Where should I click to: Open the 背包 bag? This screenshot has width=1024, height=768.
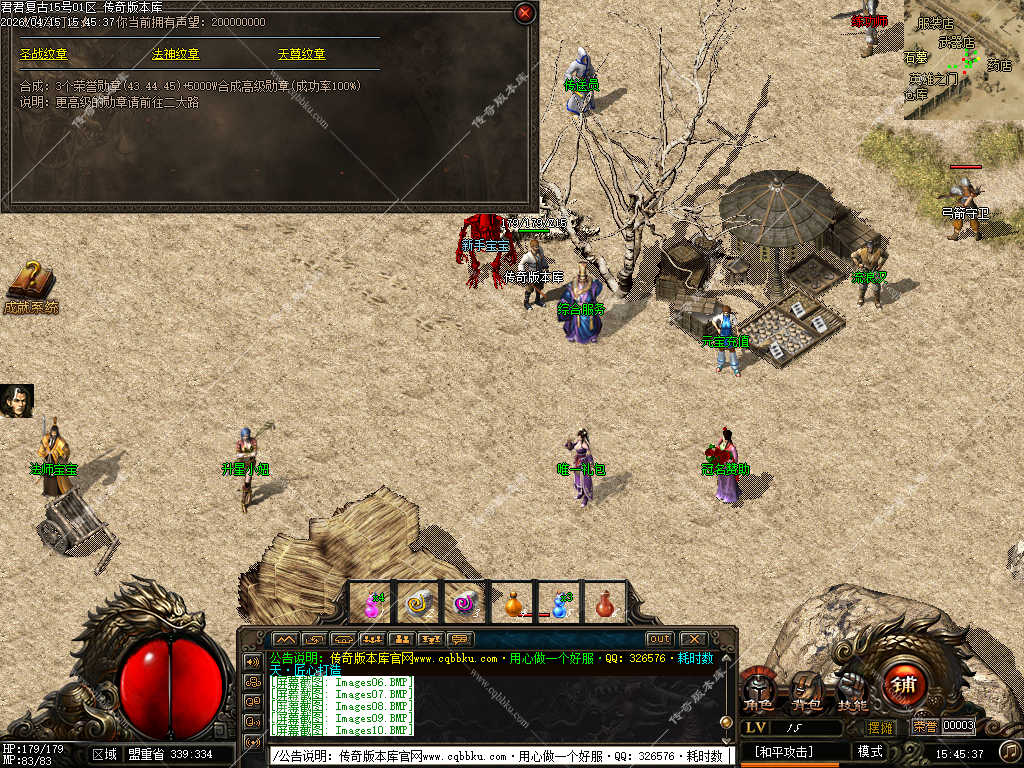[806, 690]
